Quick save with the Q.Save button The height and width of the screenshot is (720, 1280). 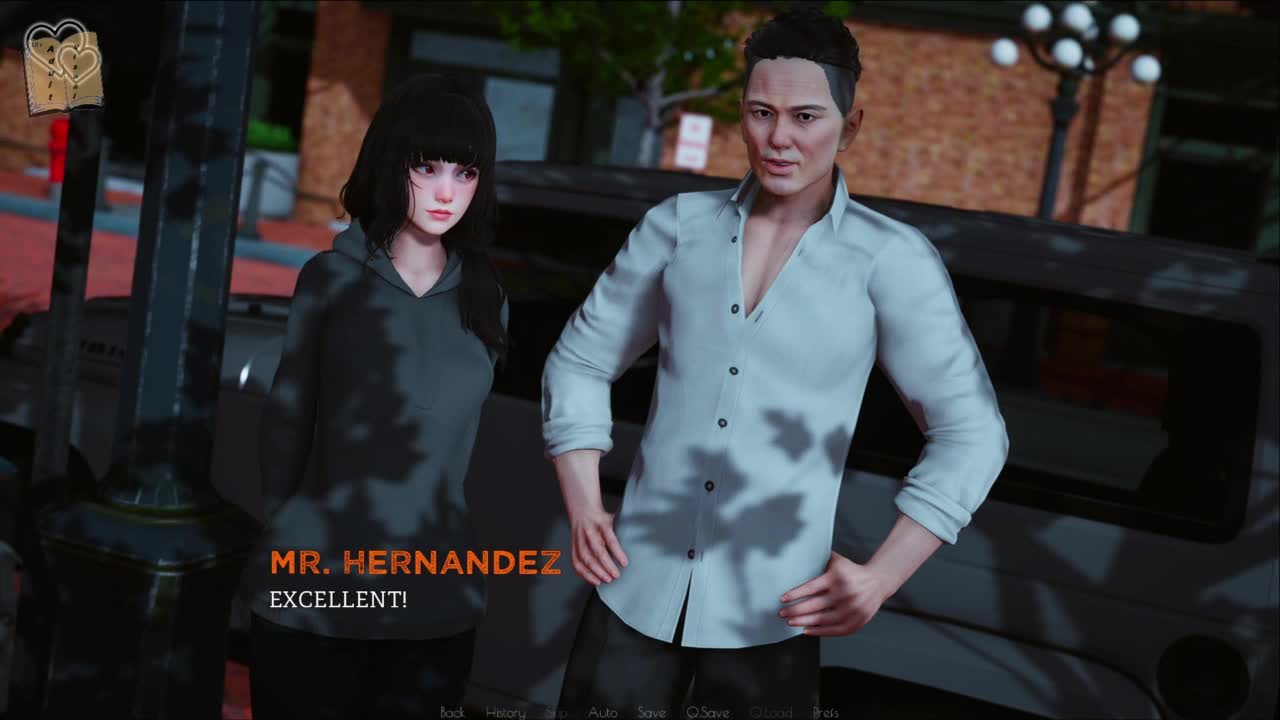pyautogui.click(x=707, y=712)
